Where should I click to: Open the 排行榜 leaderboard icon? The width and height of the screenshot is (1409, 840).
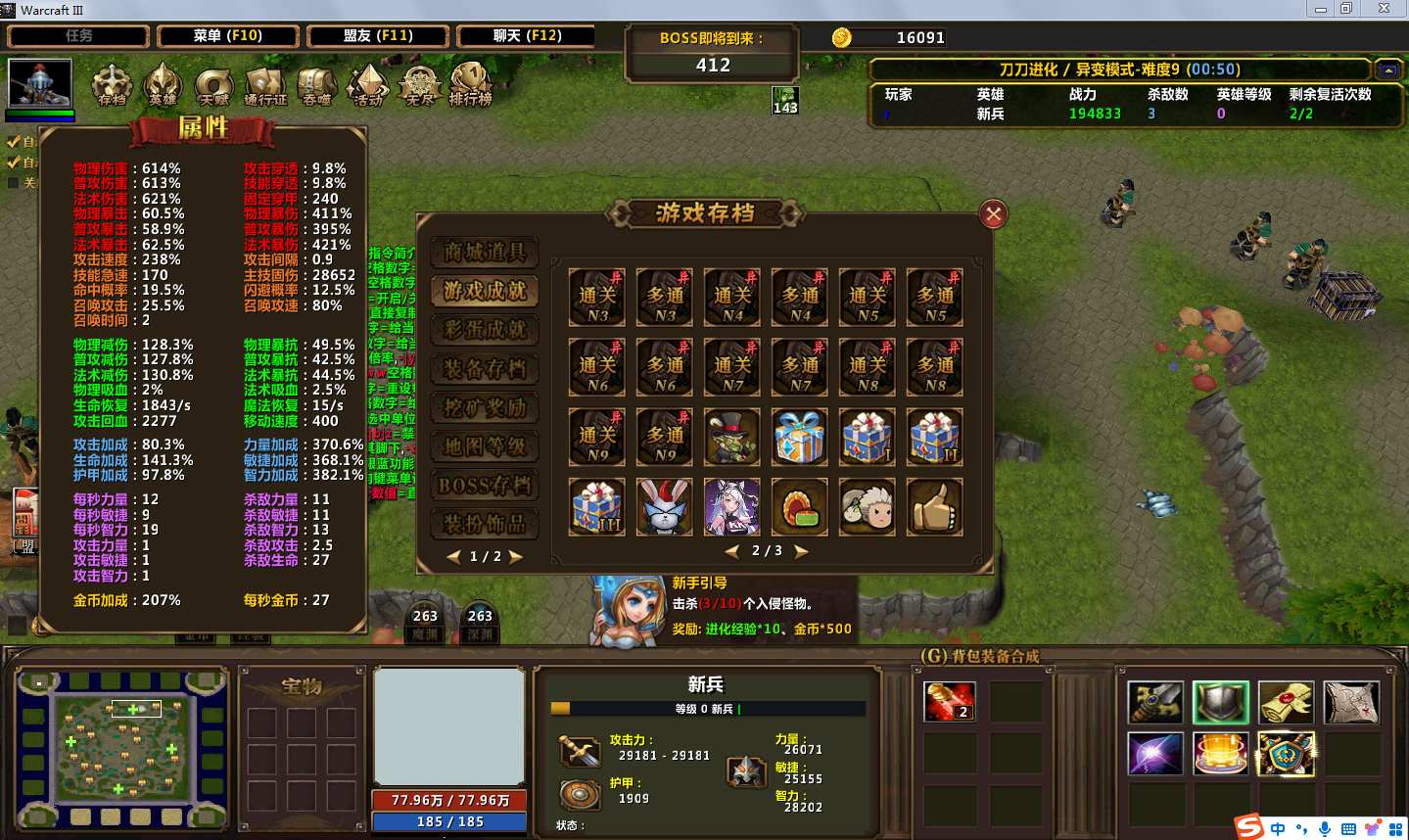click(470, 84)
